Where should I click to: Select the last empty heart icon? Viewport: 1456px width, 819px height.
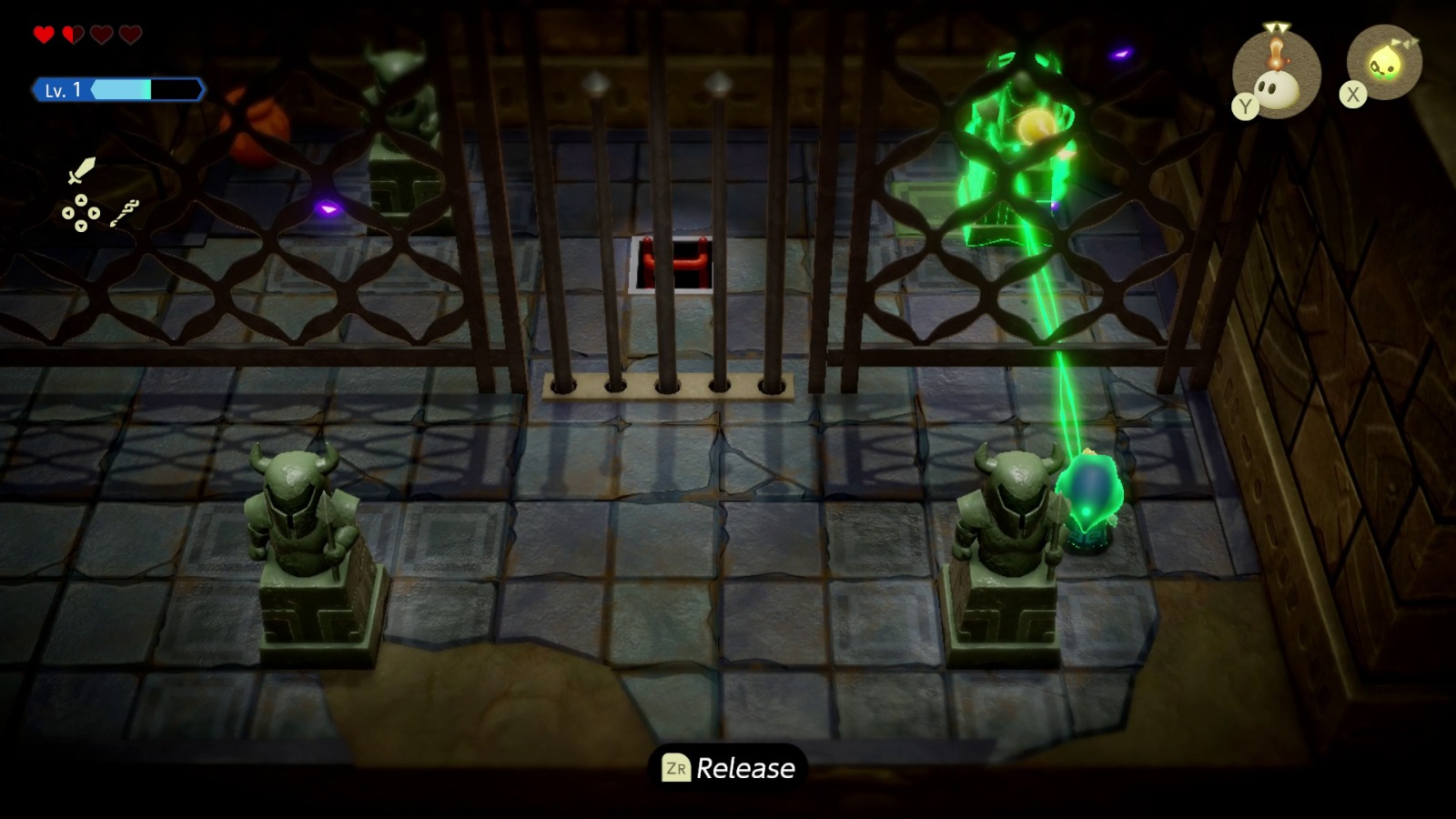point(129,35)
